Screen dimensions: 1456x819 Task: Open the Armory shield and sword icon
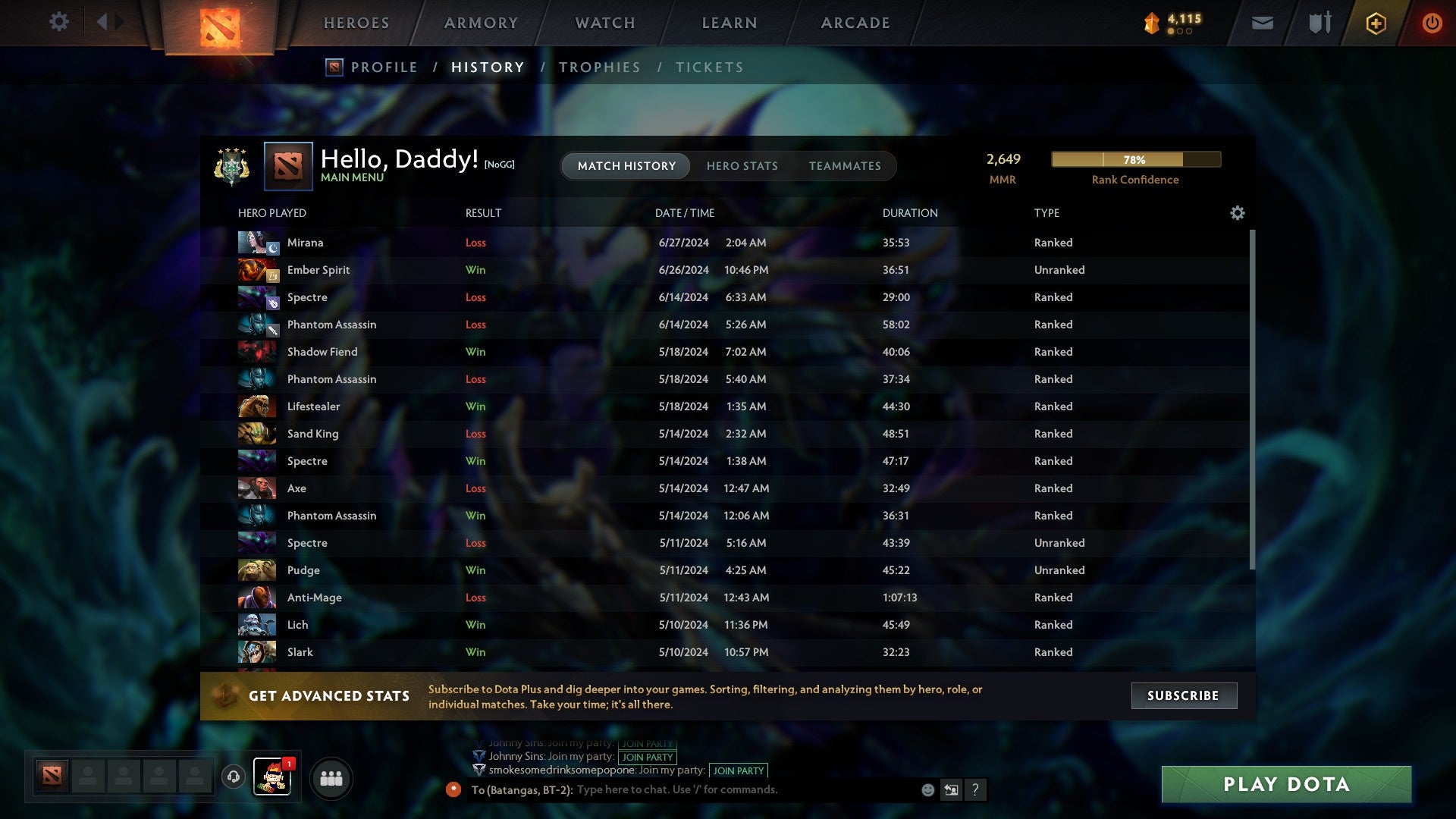(1319, 23)
